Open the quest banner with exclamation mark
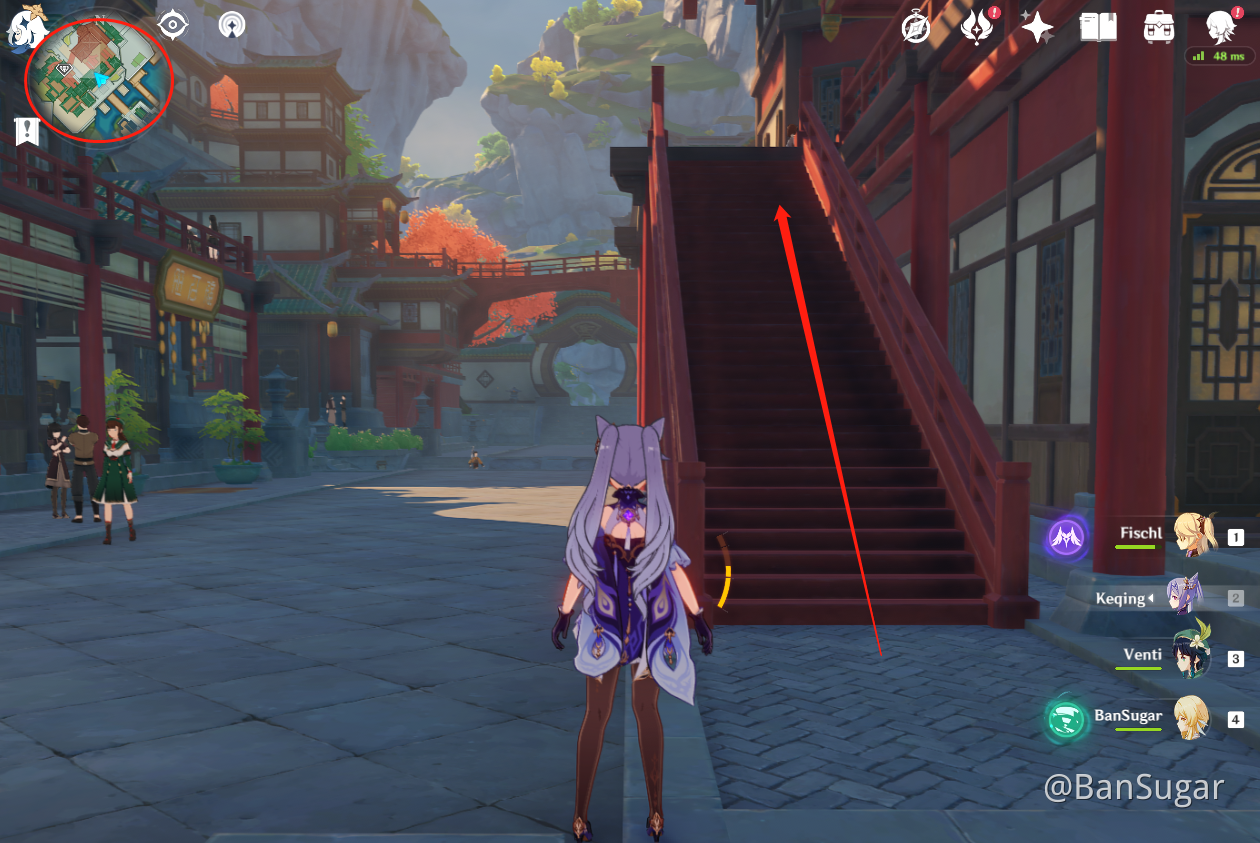 27,130
